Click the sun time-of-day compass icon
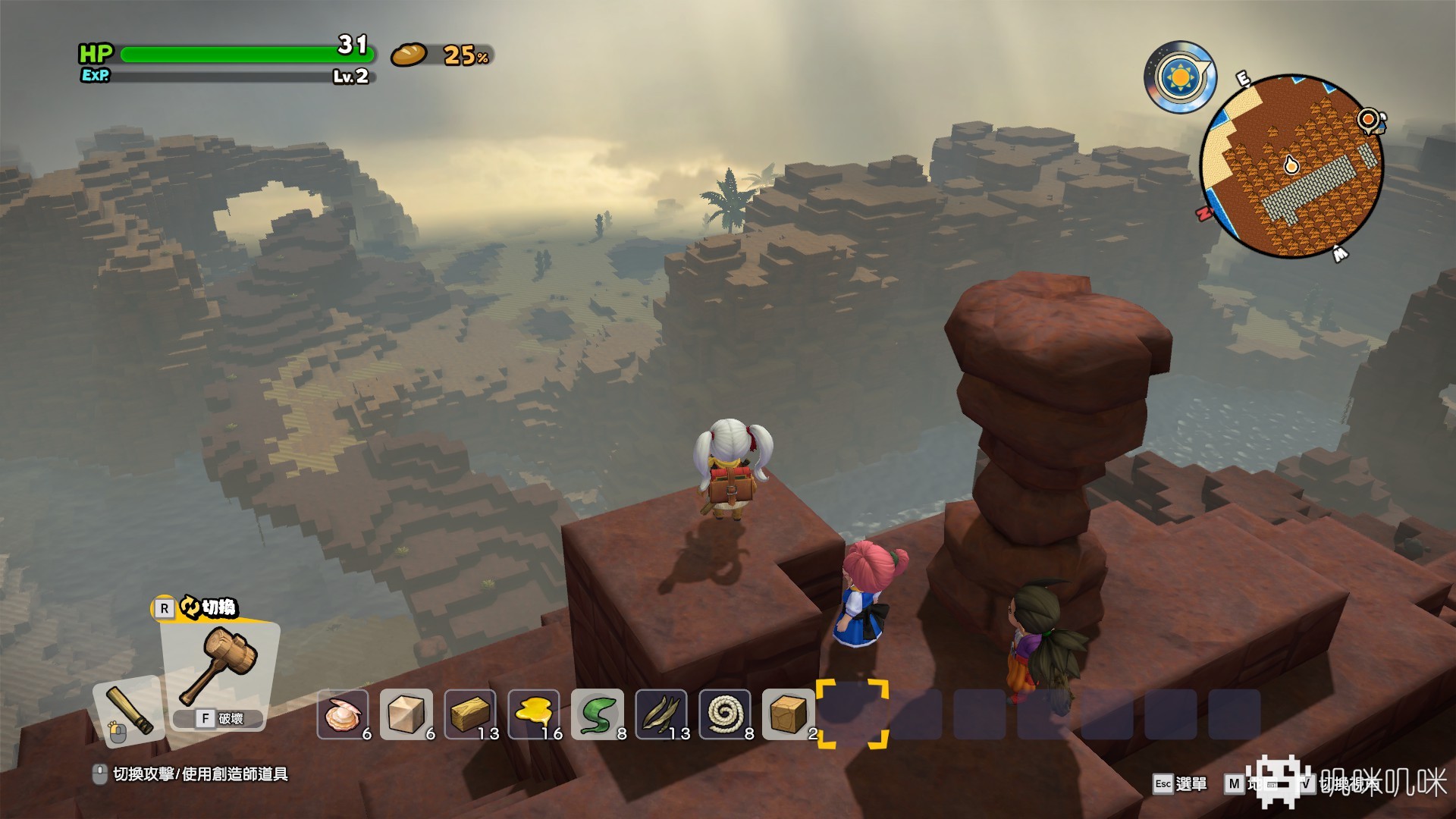Viewport: 1456px width, 819px height. click(1179, 77)
